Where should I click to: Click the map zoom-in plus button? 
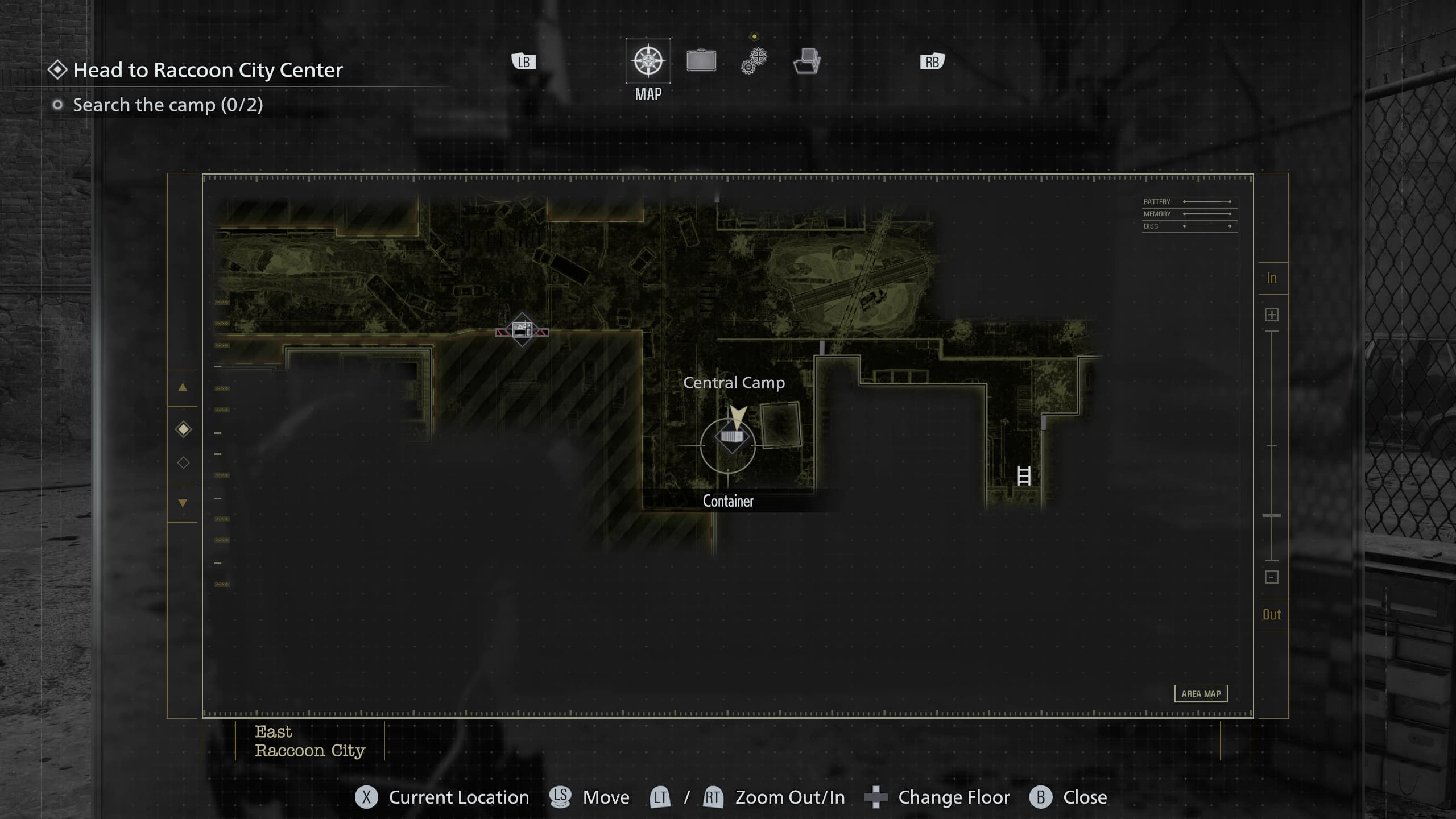click(x=1272, y=315)
